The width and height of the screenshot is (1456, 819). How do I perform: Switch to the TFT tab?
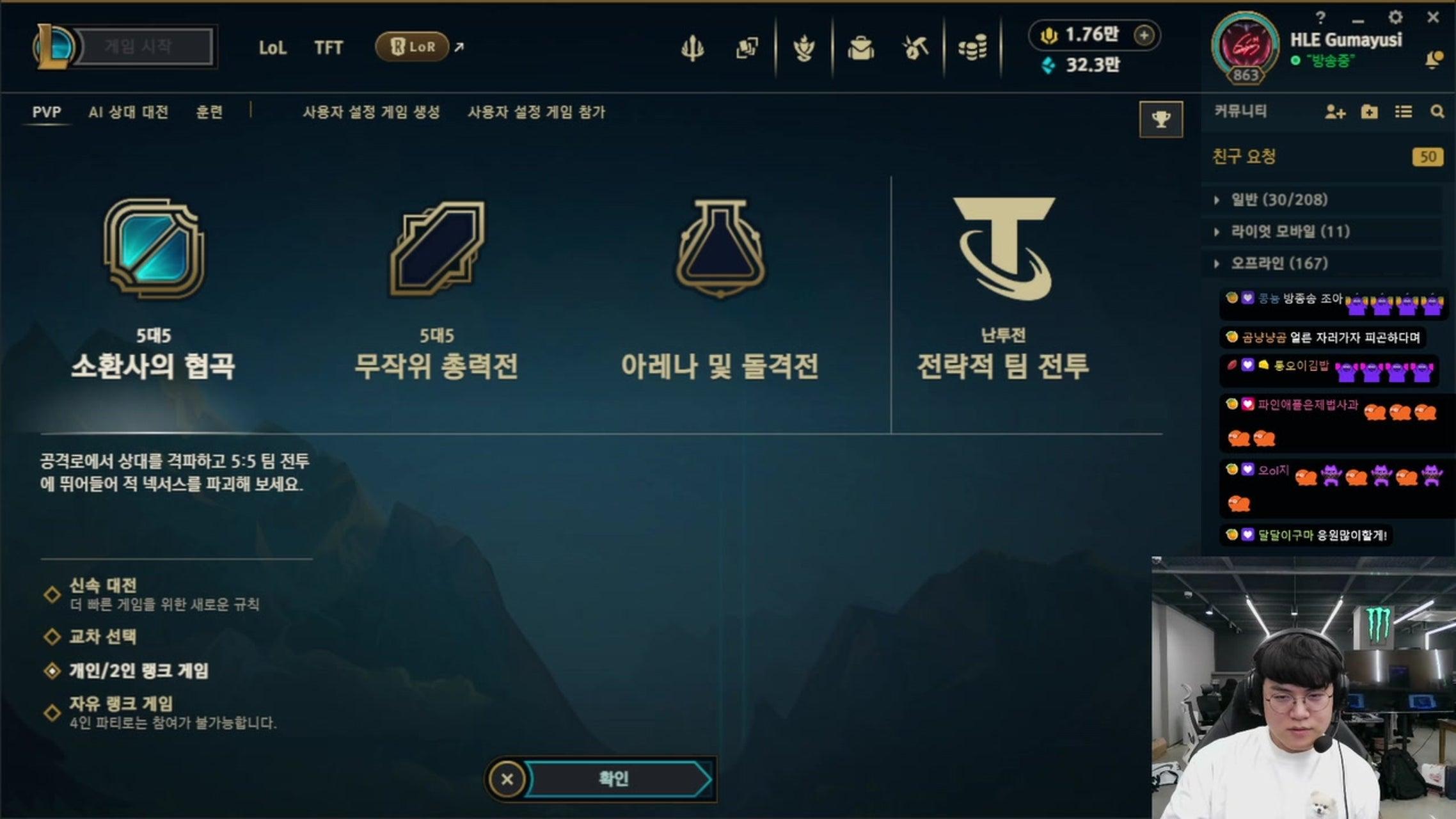[x=329, y=47]
